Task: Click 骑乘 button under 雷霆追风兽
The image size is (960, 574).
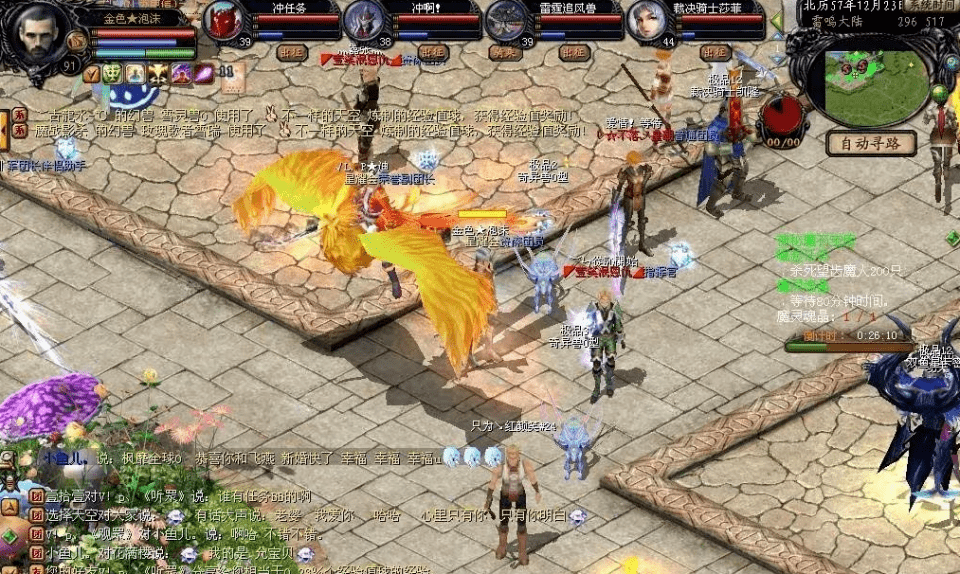Action: click(x=504, y=52)
